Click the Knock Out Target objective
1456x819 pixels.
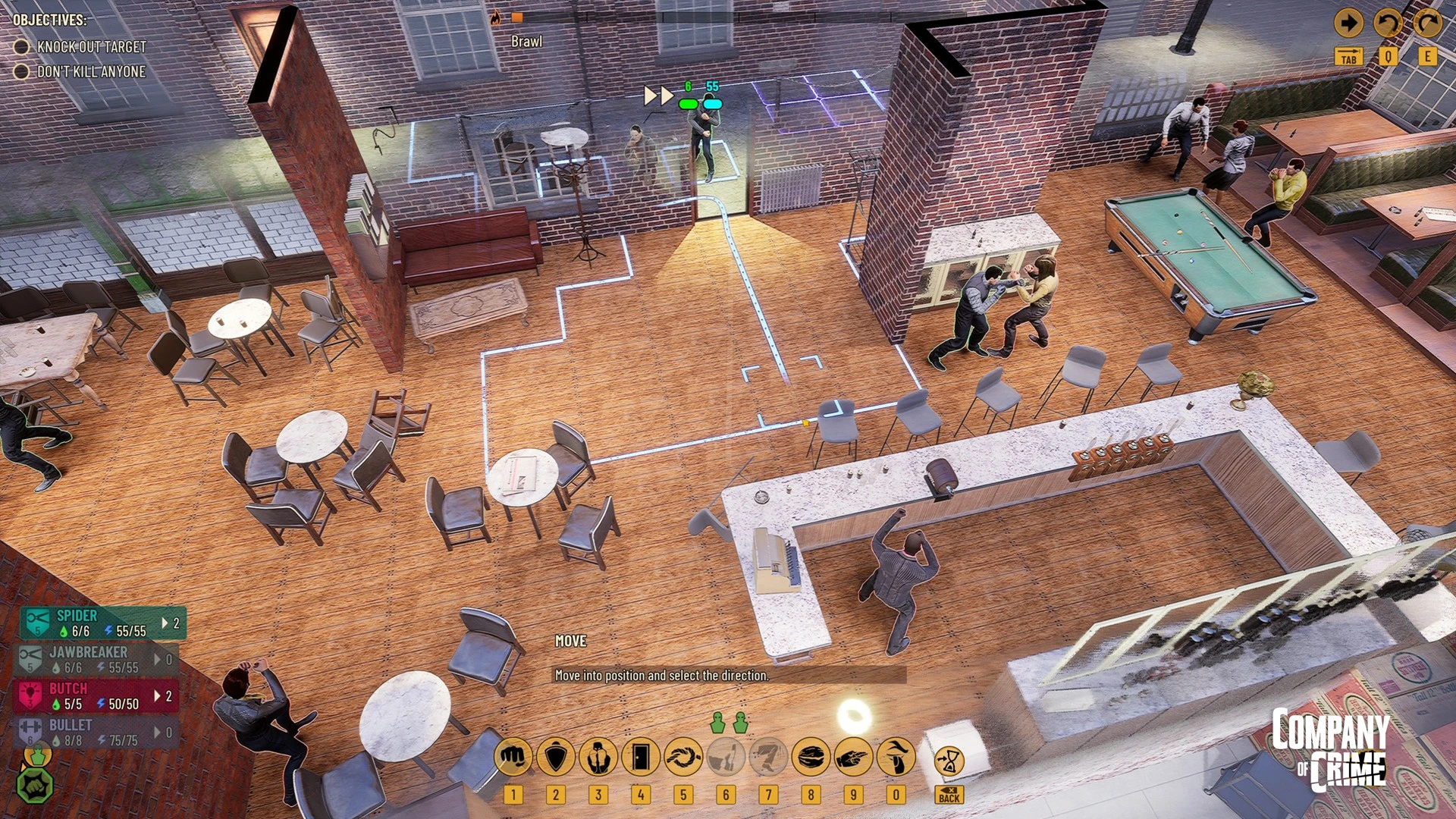[x=91, y=47]
